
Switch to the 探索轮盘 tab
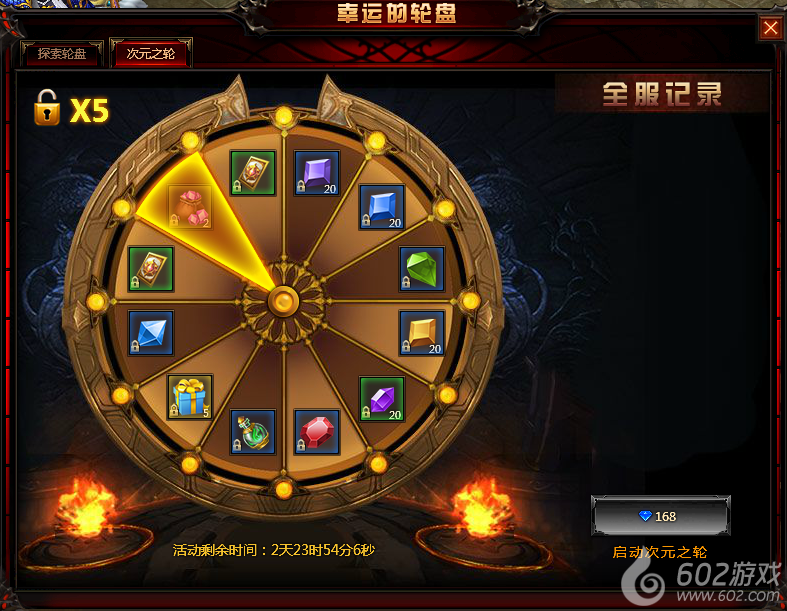tap(61, 54)
